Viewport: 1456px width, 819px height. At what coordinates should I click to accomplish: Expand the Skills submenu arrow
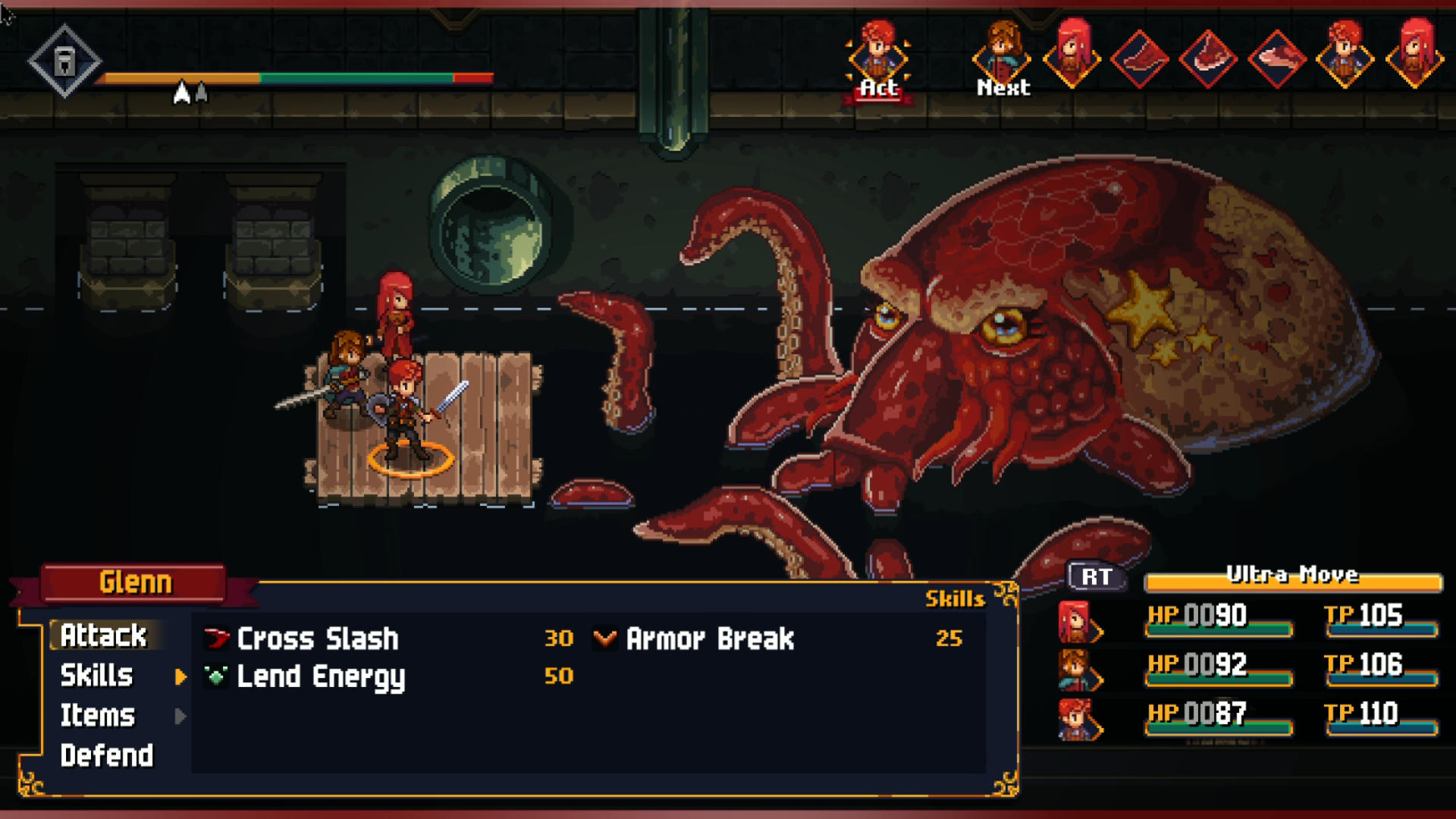180,677
